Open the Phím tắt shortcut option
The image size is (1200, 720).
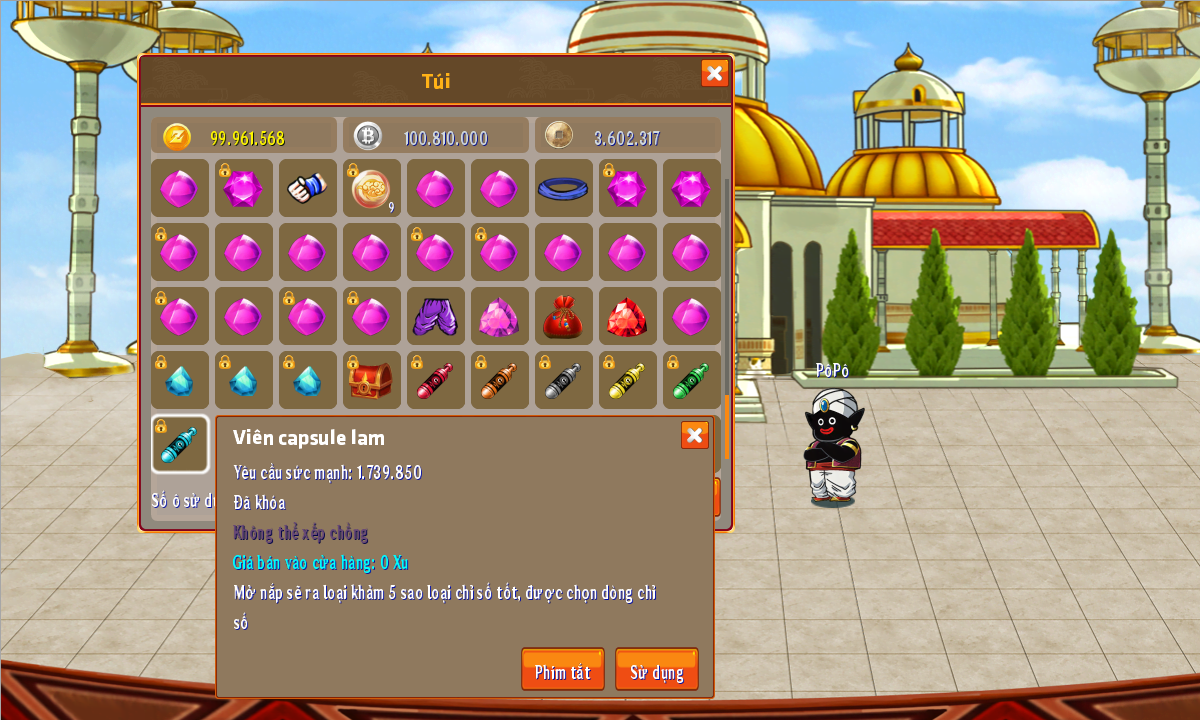pos(562,670)
